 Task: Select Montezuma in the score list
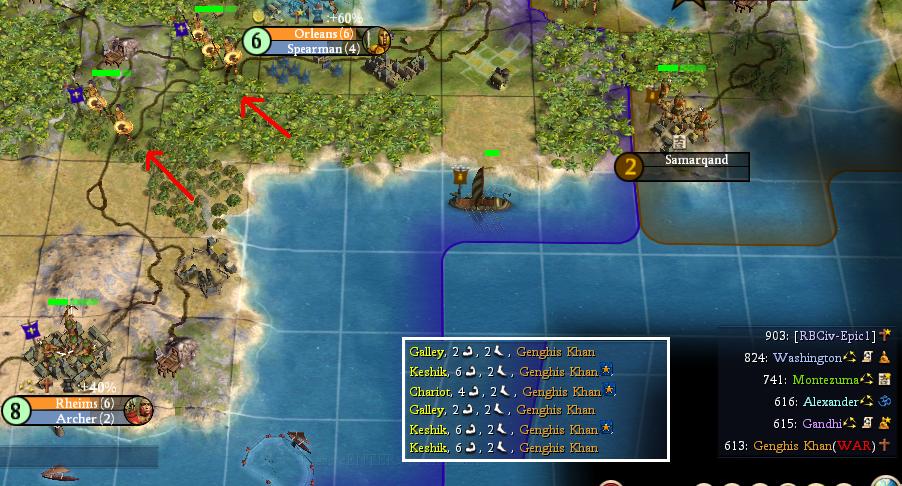coord(825,379)
